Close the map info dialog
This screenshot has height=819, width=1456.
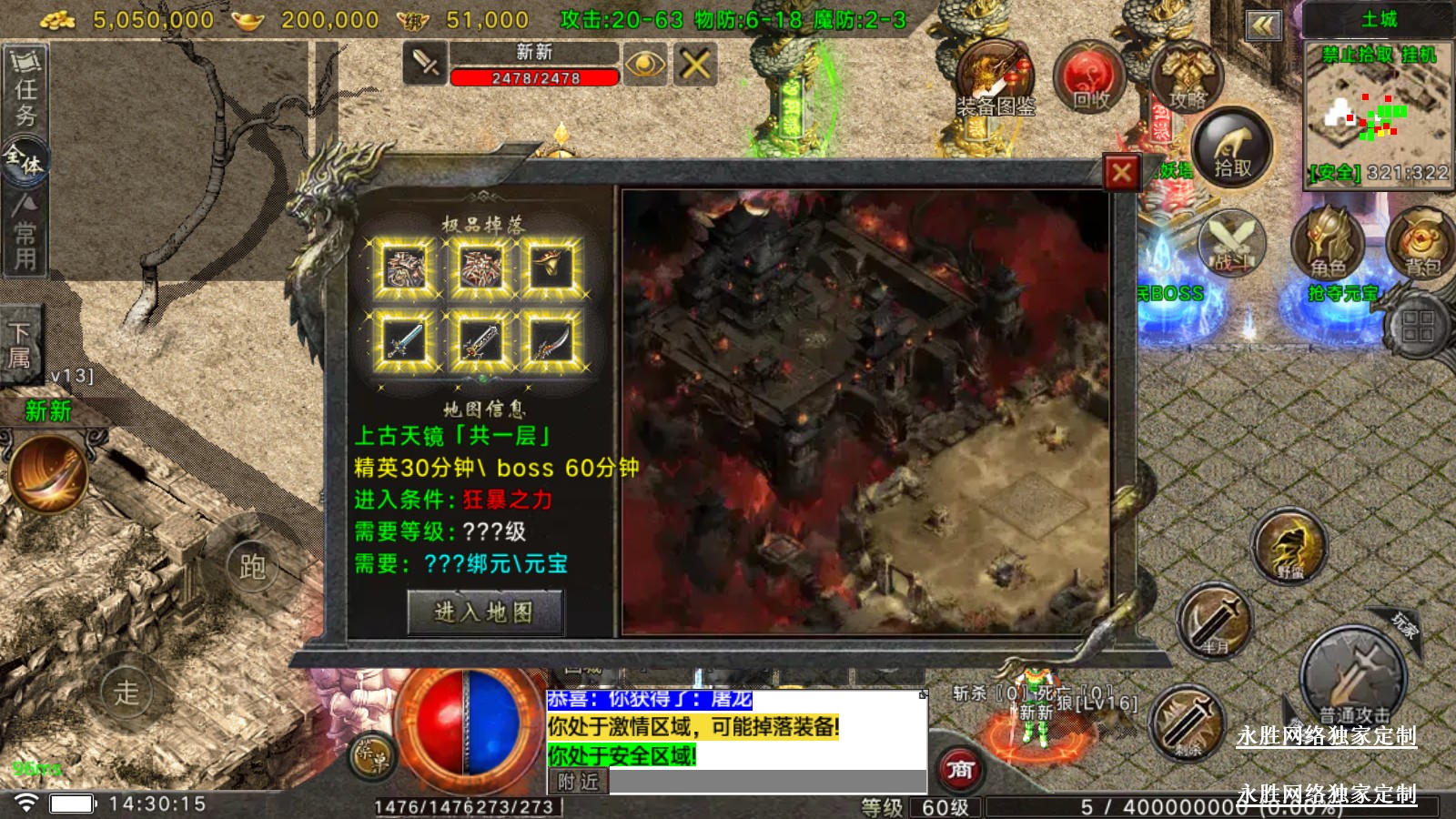(x=1121, y=172)
